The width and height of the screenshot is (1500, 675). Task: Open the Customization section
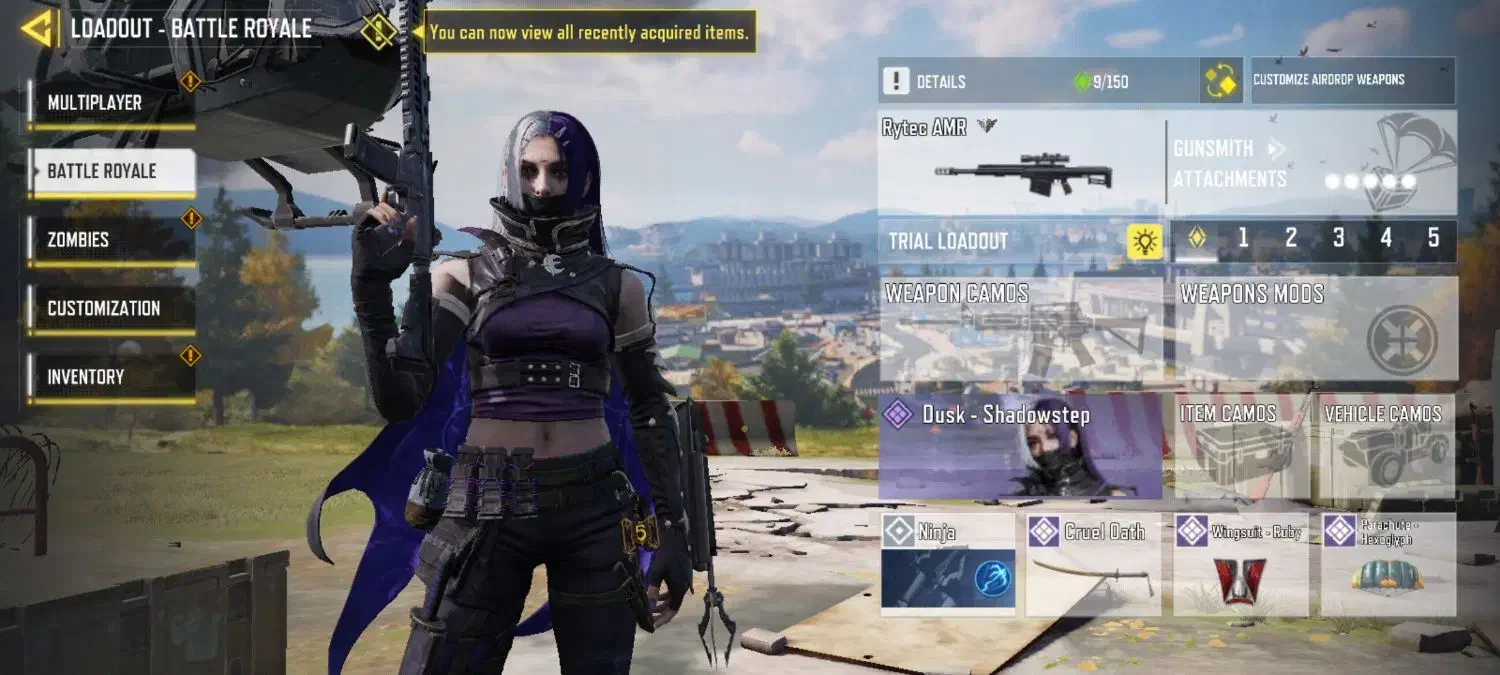(x=110, y=308)
